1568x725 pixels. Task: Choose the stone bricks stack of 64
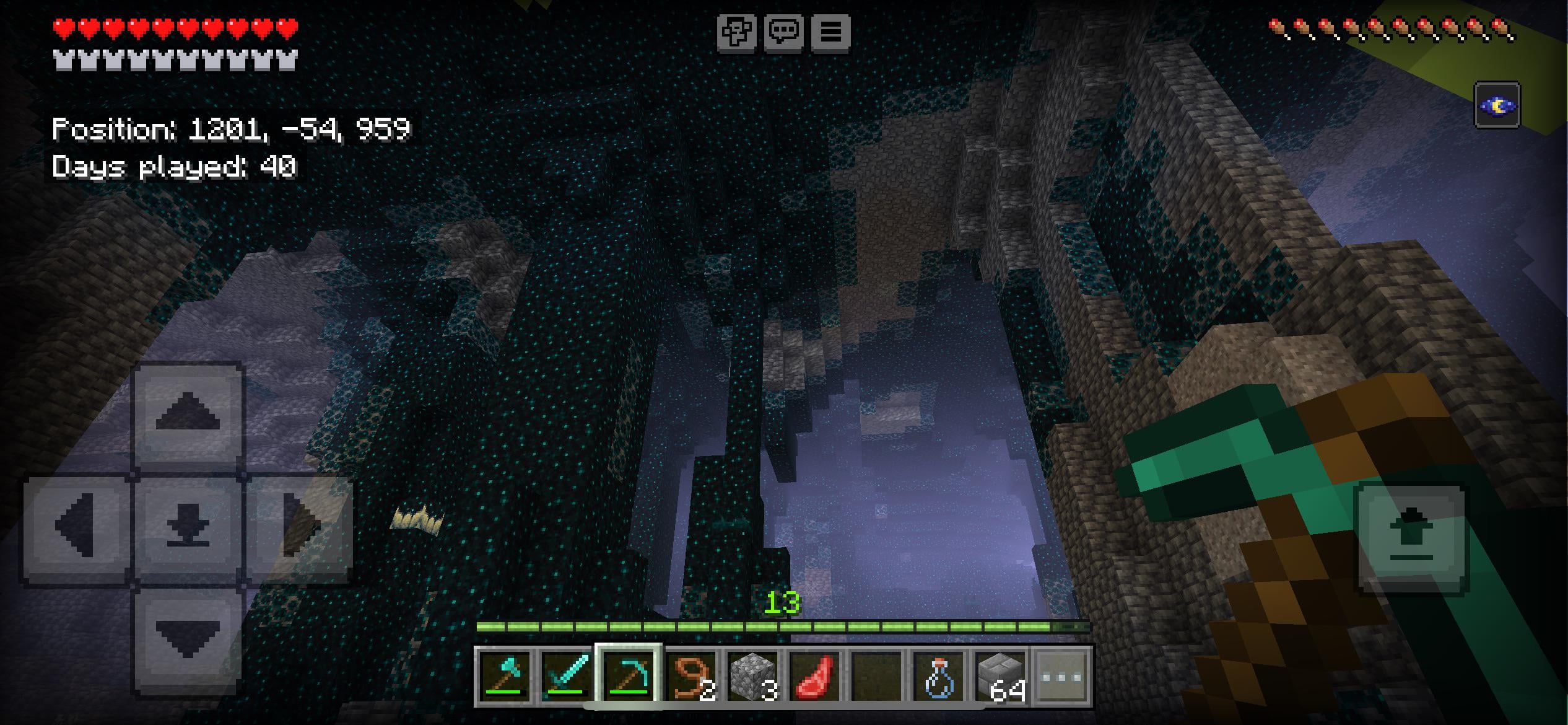click(x=1001, y=676)
